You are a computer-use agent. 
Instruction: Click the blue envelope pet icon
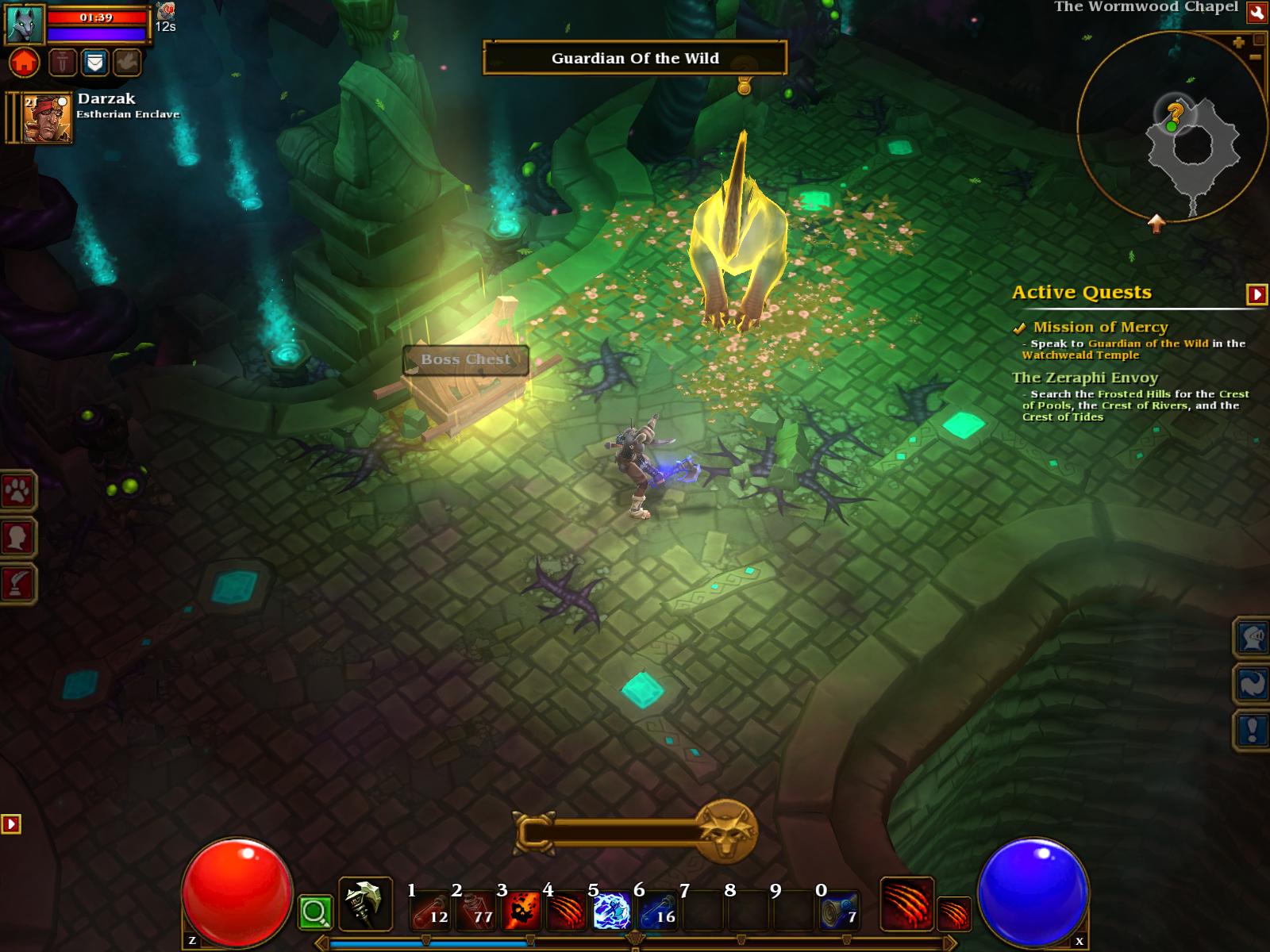tap(94, 62)
